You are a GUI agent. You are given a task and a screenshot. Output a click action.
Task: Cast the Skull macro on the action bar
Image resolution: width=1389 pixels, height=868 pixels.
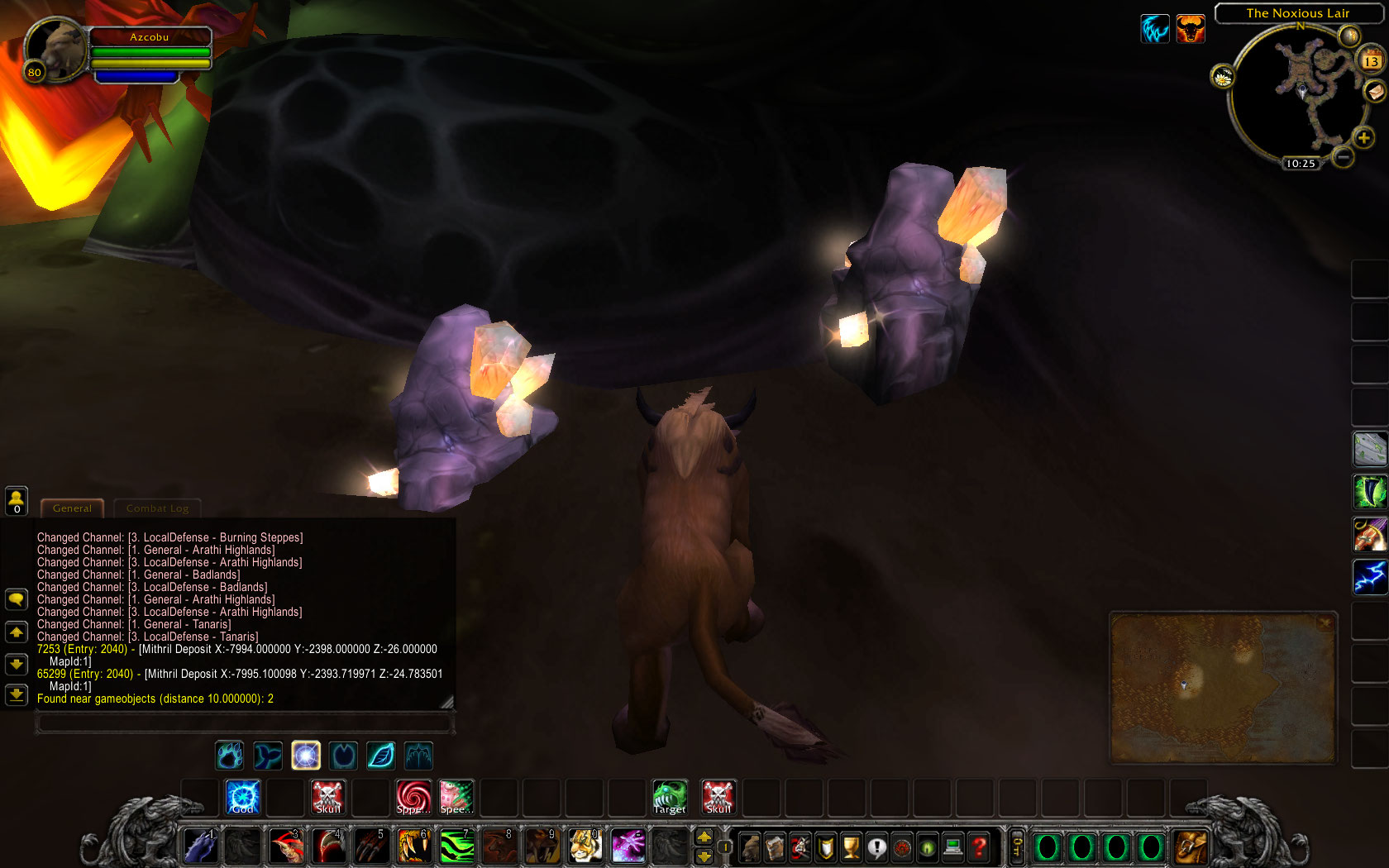point(328,796)
